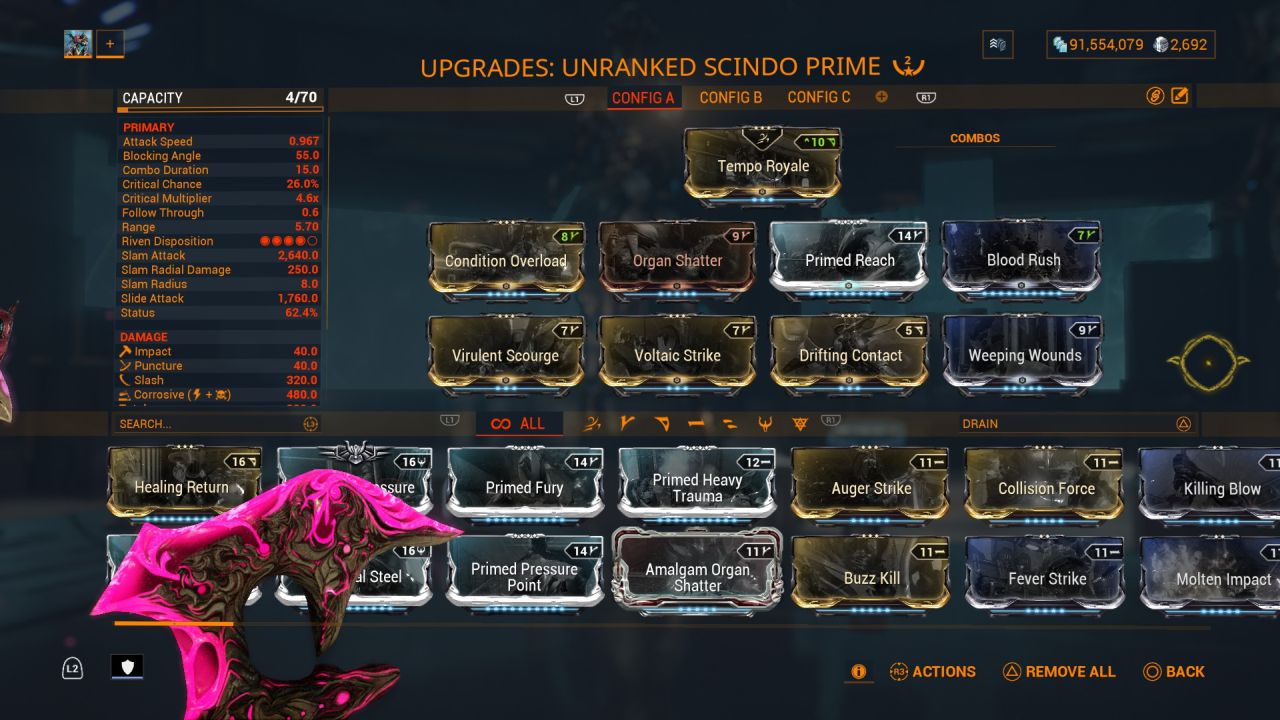Select the Madurai V polarity filter icon
The width and height of the screenshot is (1280, 720).
pyautogui.click(x=627, y=423)
